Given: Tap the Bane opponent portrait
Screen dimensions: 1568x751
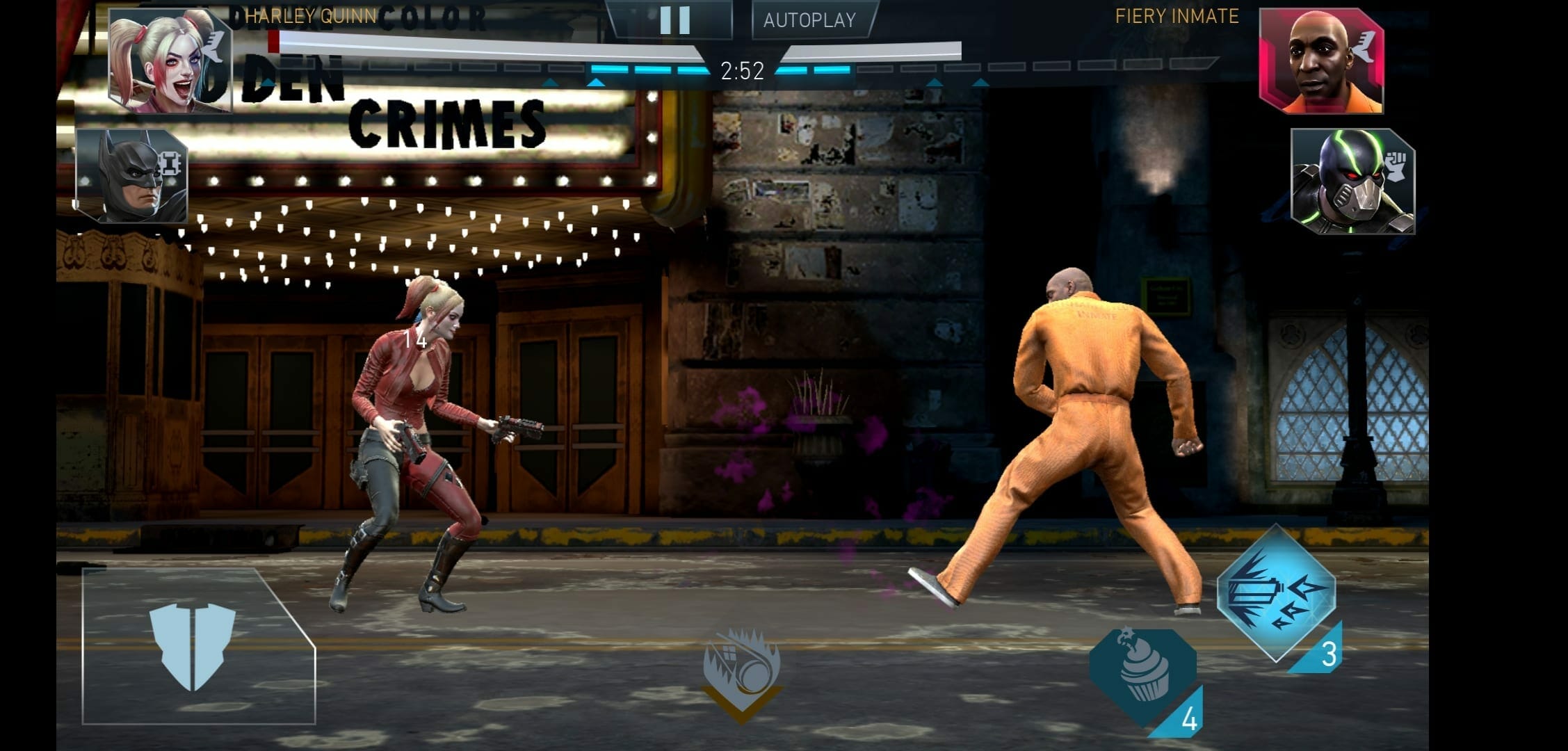Looking at the screenshot, I should click(1352, 181).
